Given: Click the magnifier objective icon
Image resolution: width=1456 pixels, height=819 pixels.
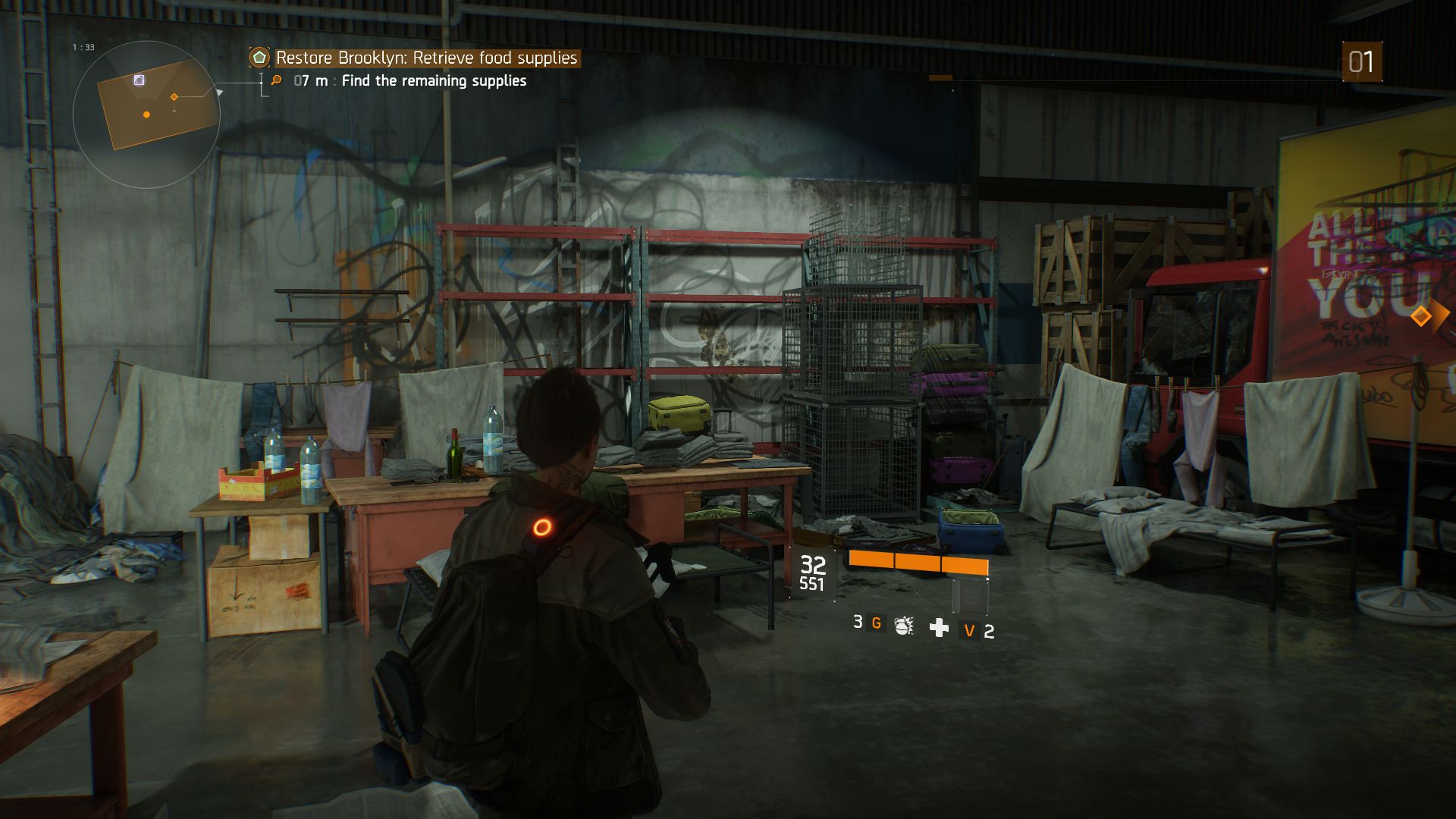Looking at the screenshot, I should pyautogui.click(x=277, y=80).
